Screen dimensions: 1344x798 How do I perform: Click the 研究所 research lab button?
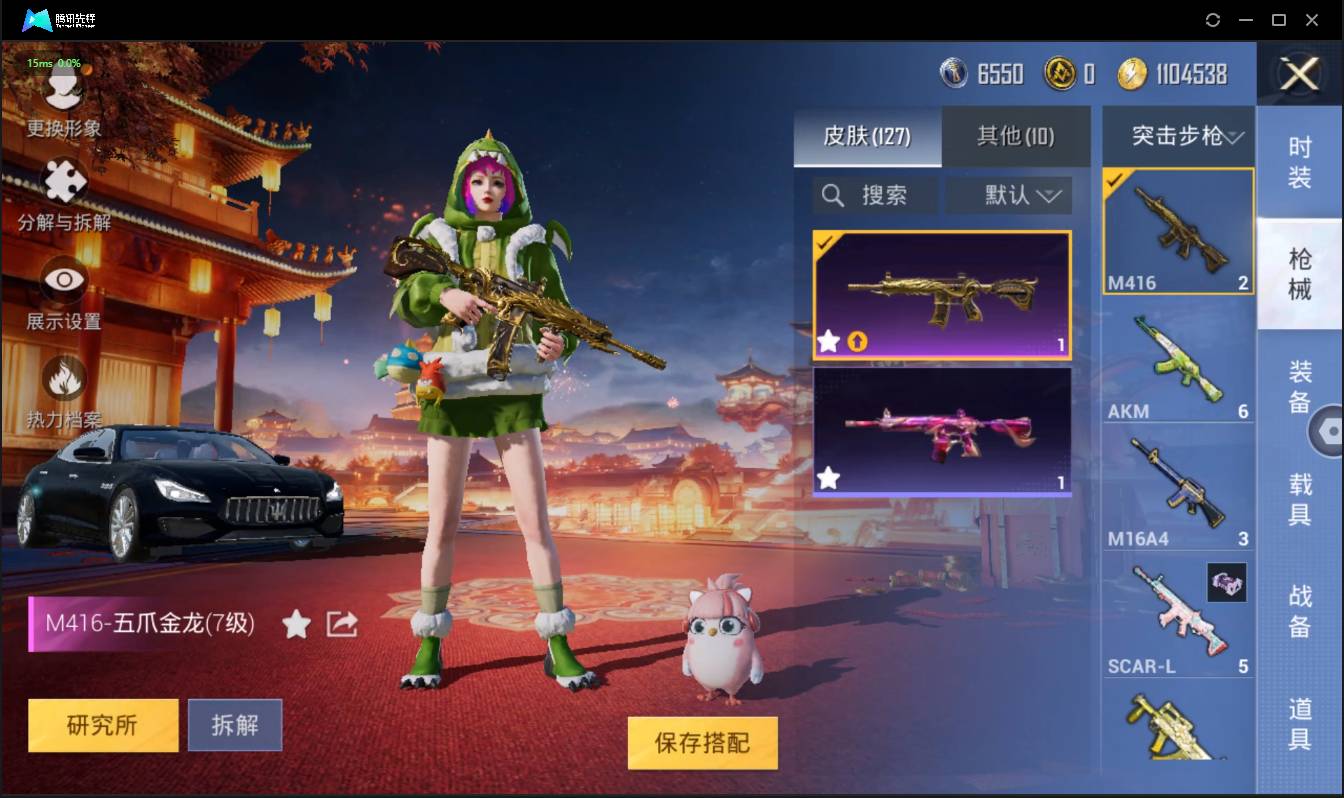coord(102,725)
